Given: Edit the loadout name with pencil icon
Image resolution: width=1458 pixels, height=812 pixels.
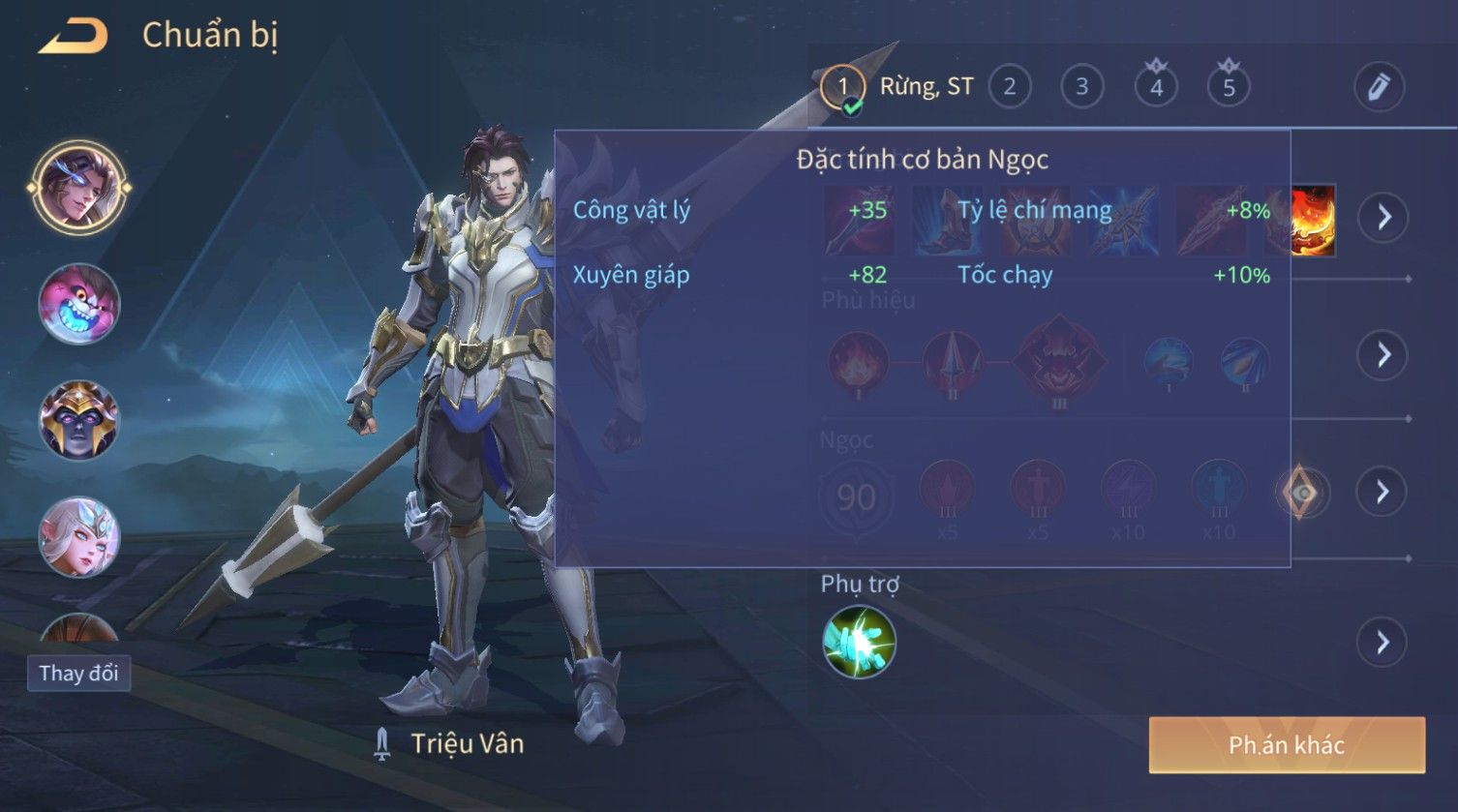Looking at the screenshot, I should 1379,87.
